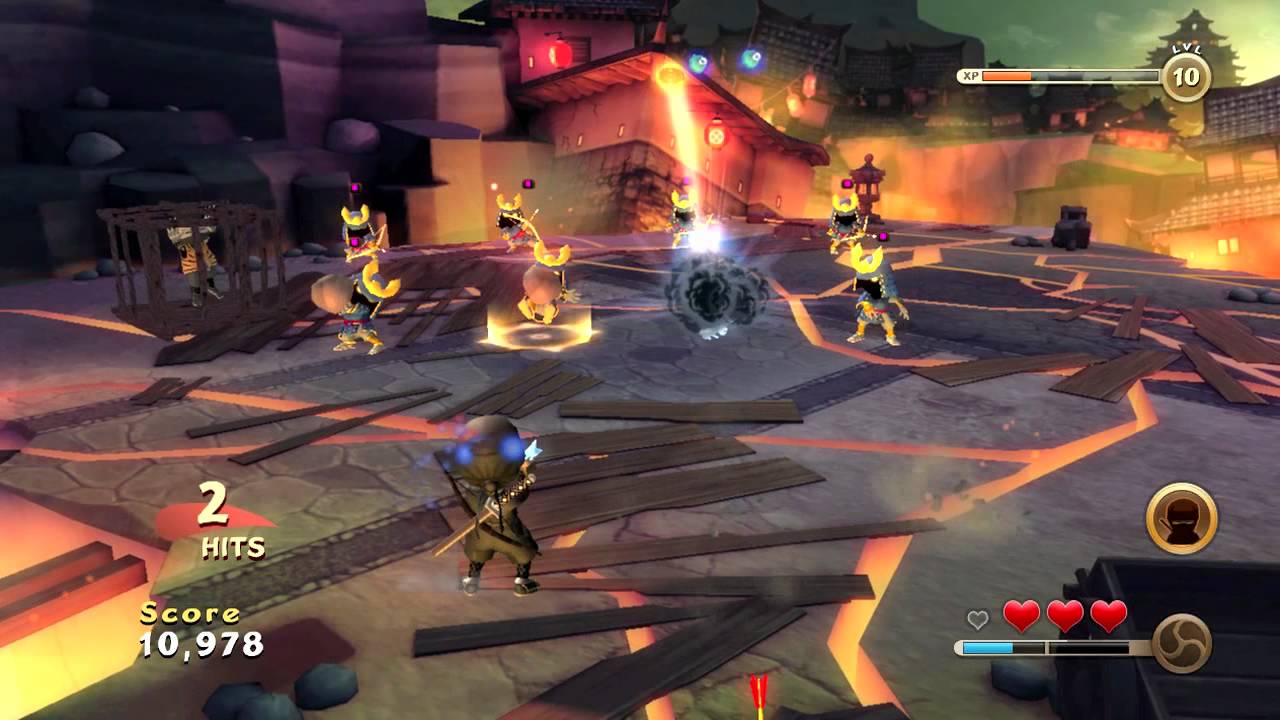Click the first red heart icon
Image resolution: width=1280 pixels, height=720 pixels.
1022,616
